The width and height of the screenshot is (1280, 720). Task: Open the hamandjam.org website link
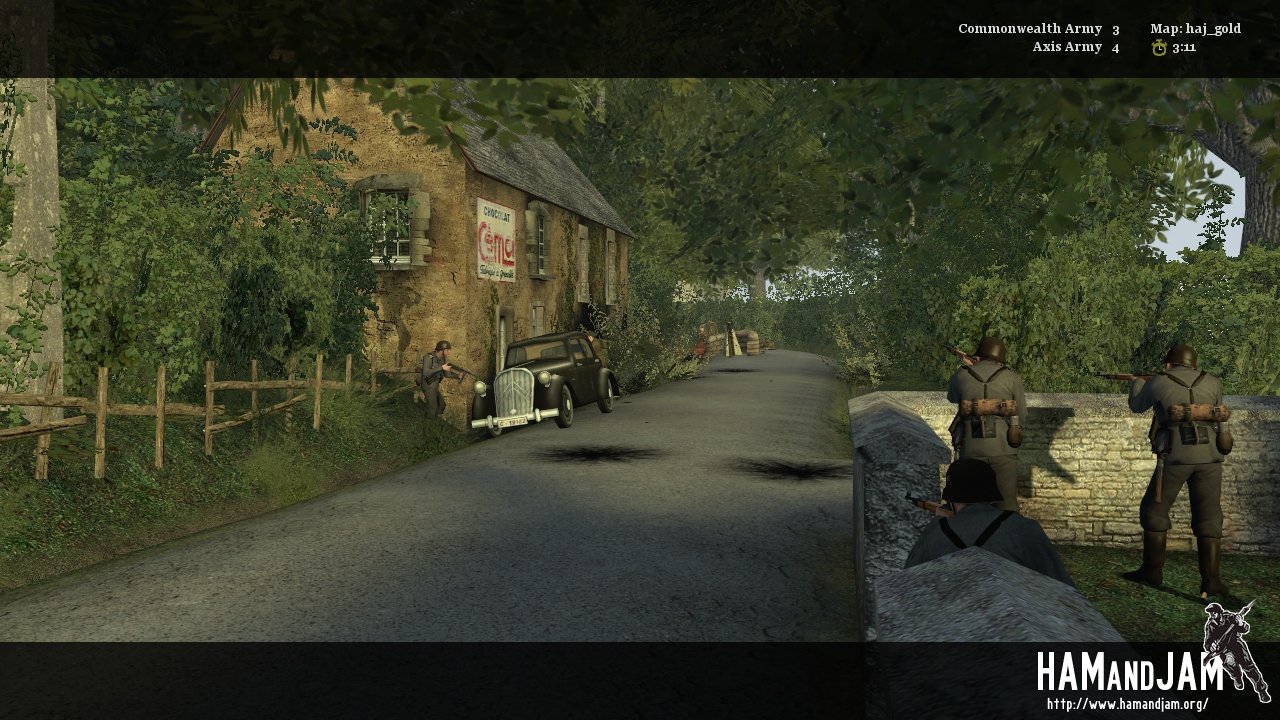coord(1127,704)
